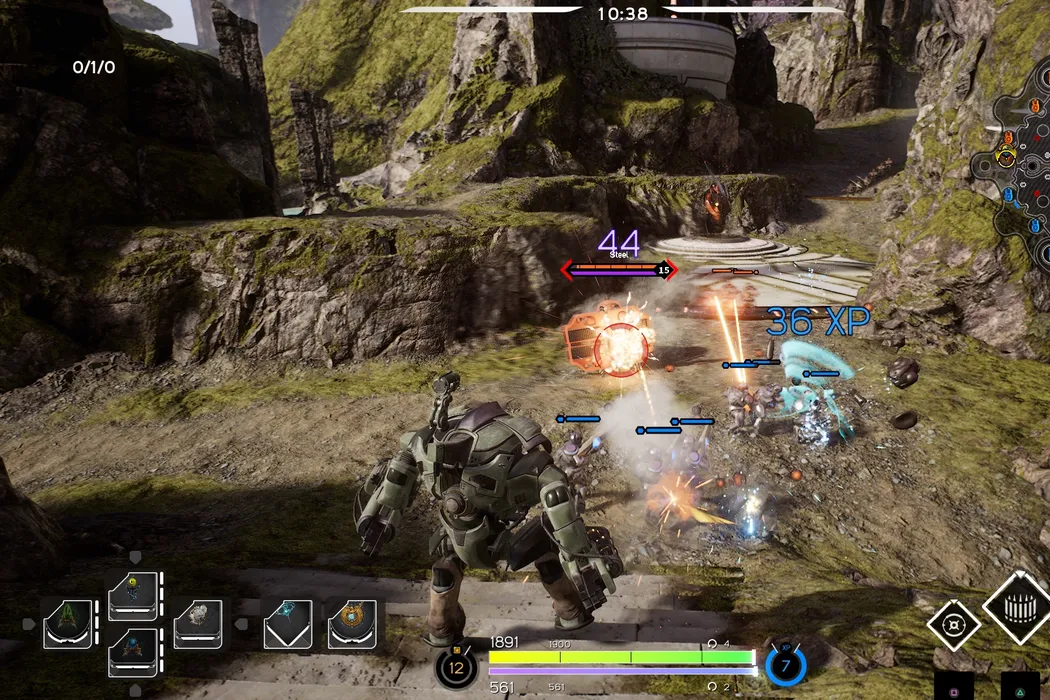Select the yellow-ringed player marker on minimap
Image resolution: width=1050 pixels, height=700 pixels.
(1006, 158)
